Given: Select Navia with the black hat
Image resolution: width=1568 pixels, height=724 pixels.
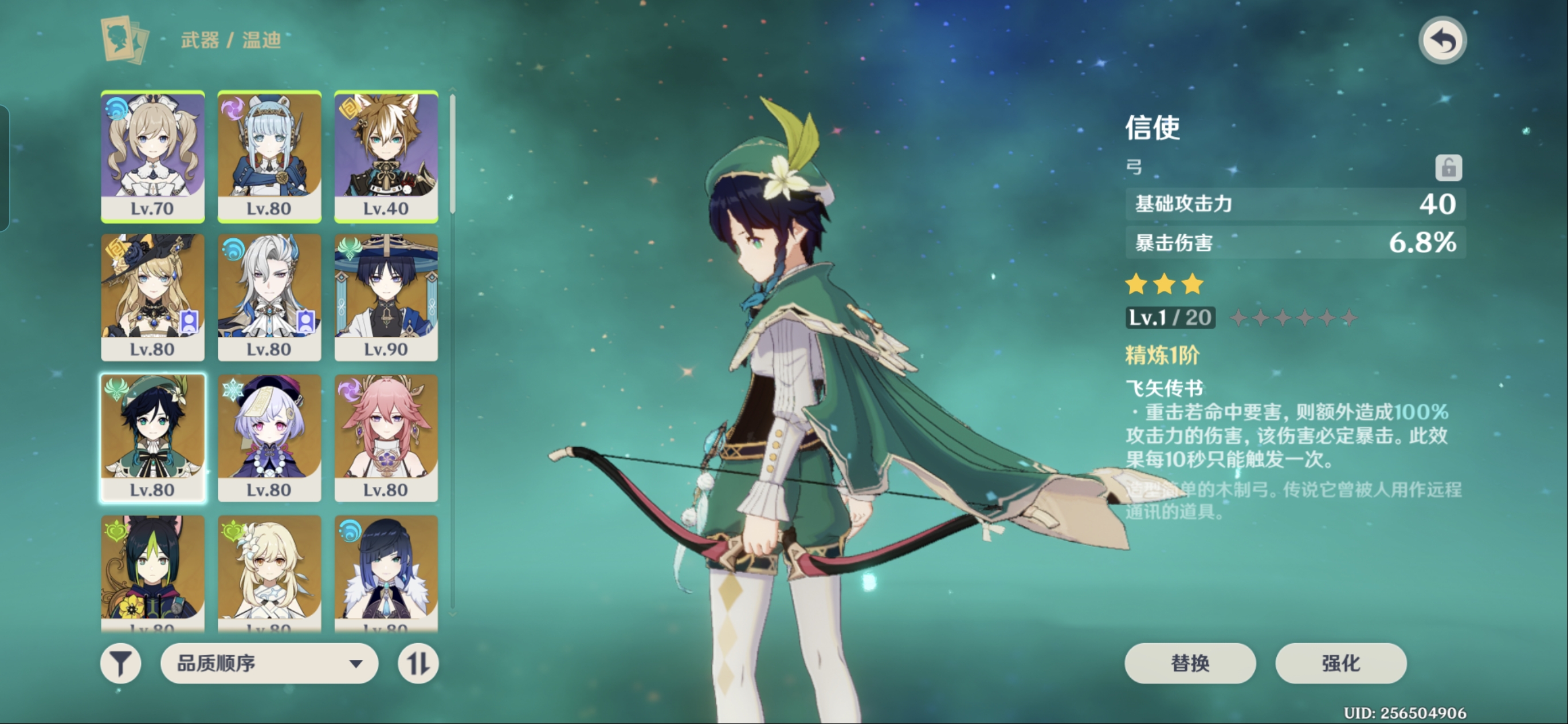Looking at the screenshot, I should tap(152, 297).
